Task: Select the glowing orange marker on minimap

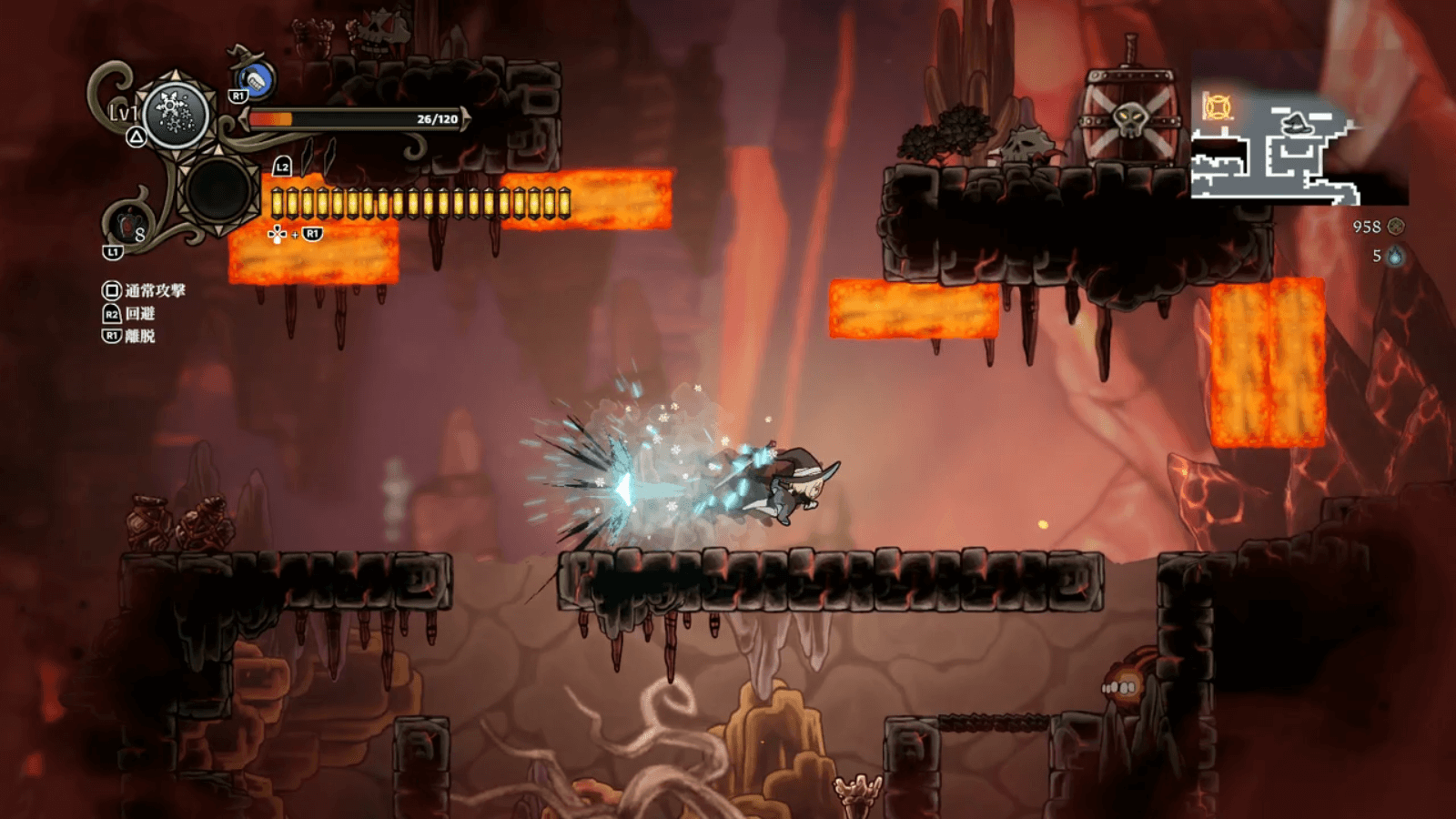Action: coord(1218,107)
